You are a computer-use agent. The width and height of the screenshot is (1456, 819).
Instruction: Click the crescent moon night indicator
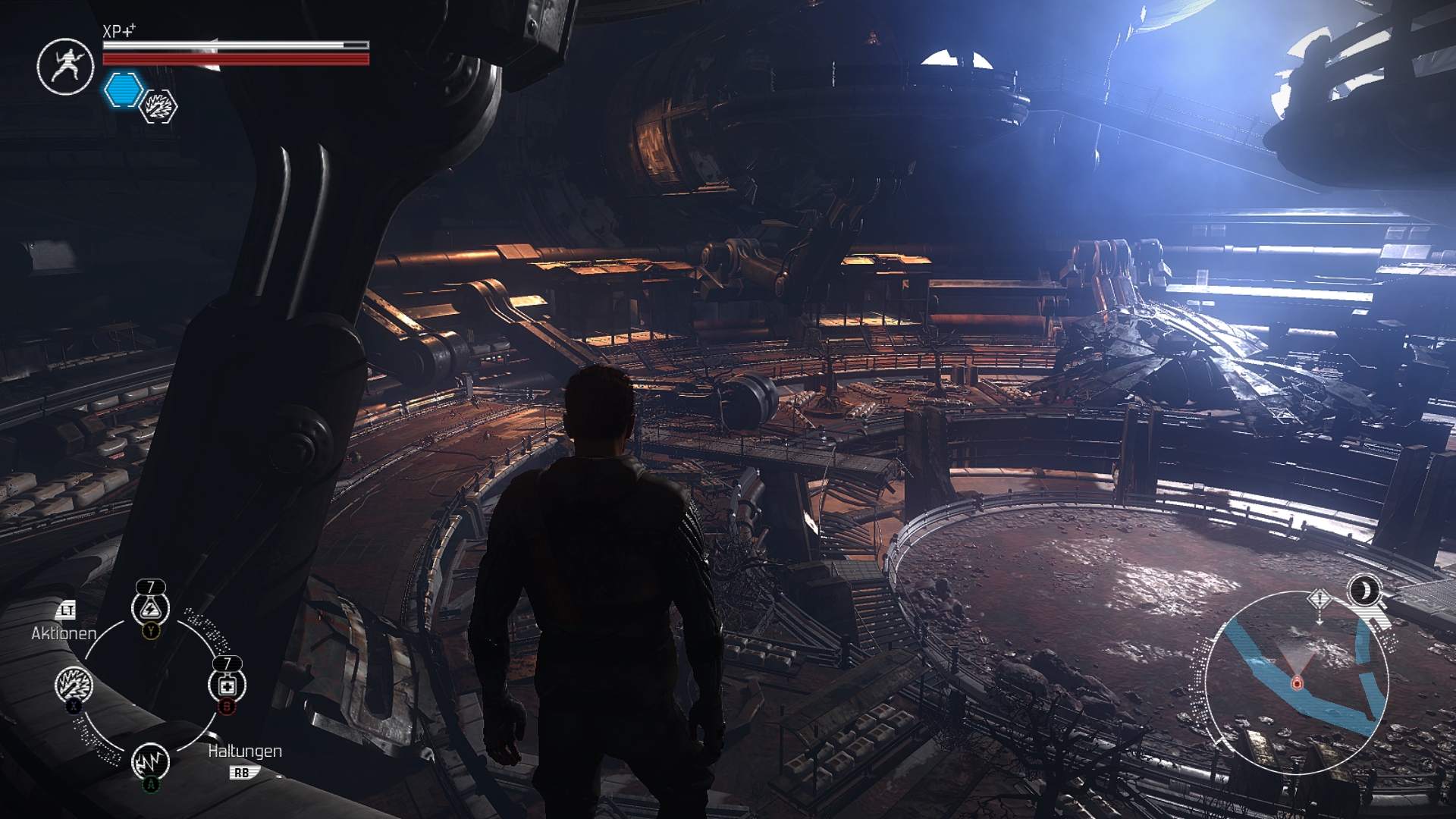pyautogui.click(x=1364, y=590)
